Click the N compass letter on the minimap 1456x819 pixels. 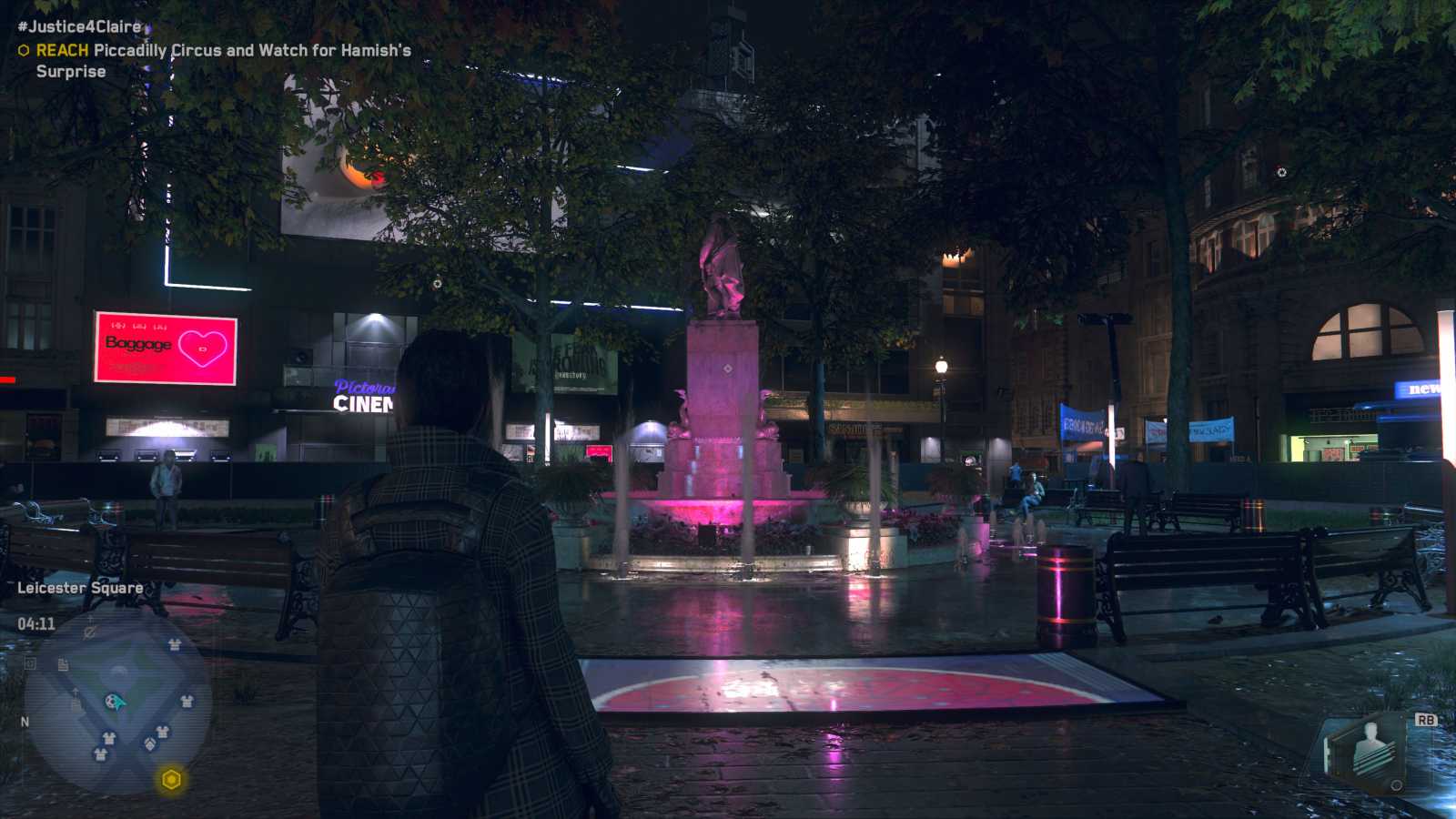pos(25,721)
